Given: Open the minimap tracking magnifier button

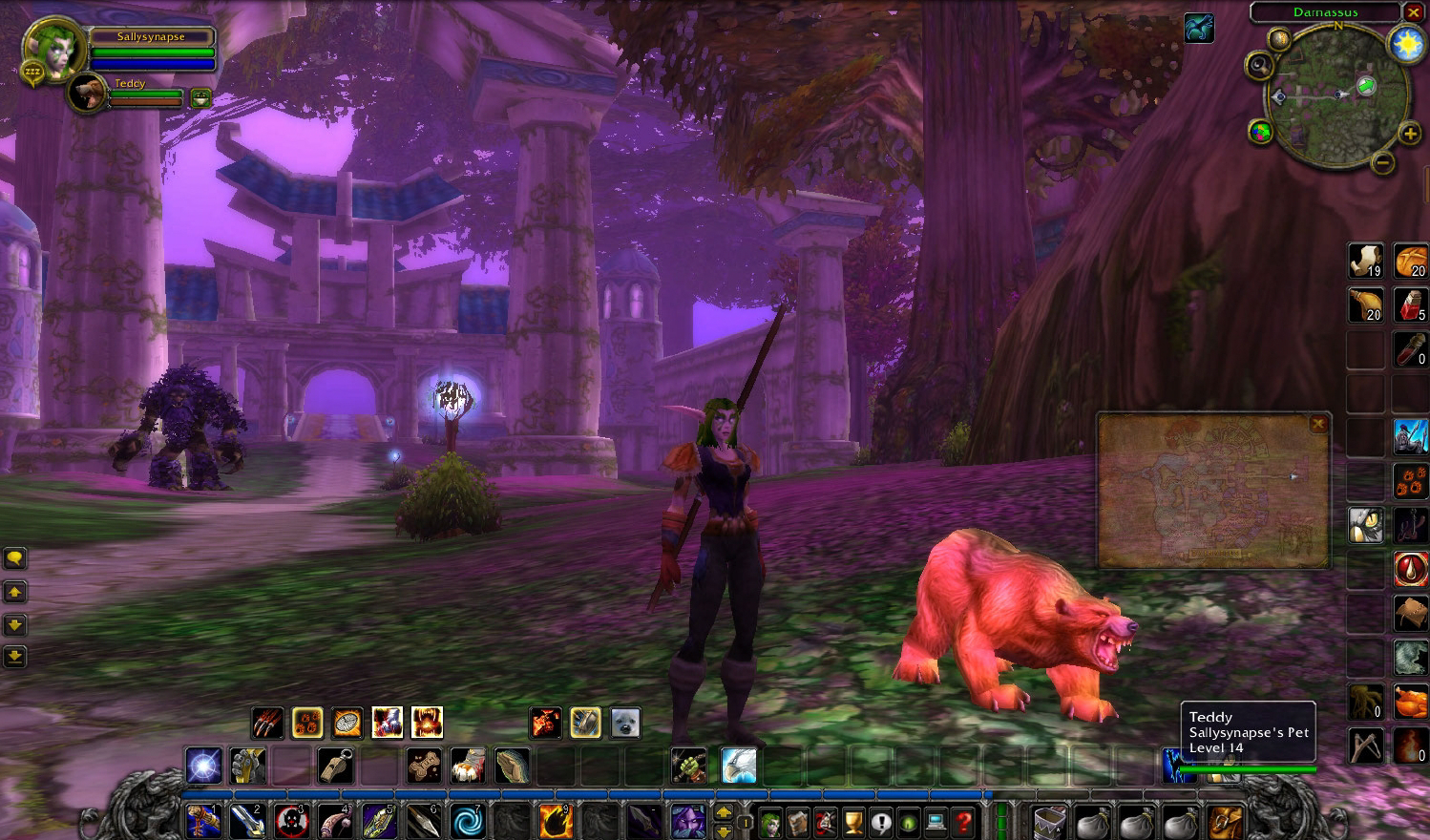Looking at the screenshot, I should pyautogui.click(x=1259, y=65).
